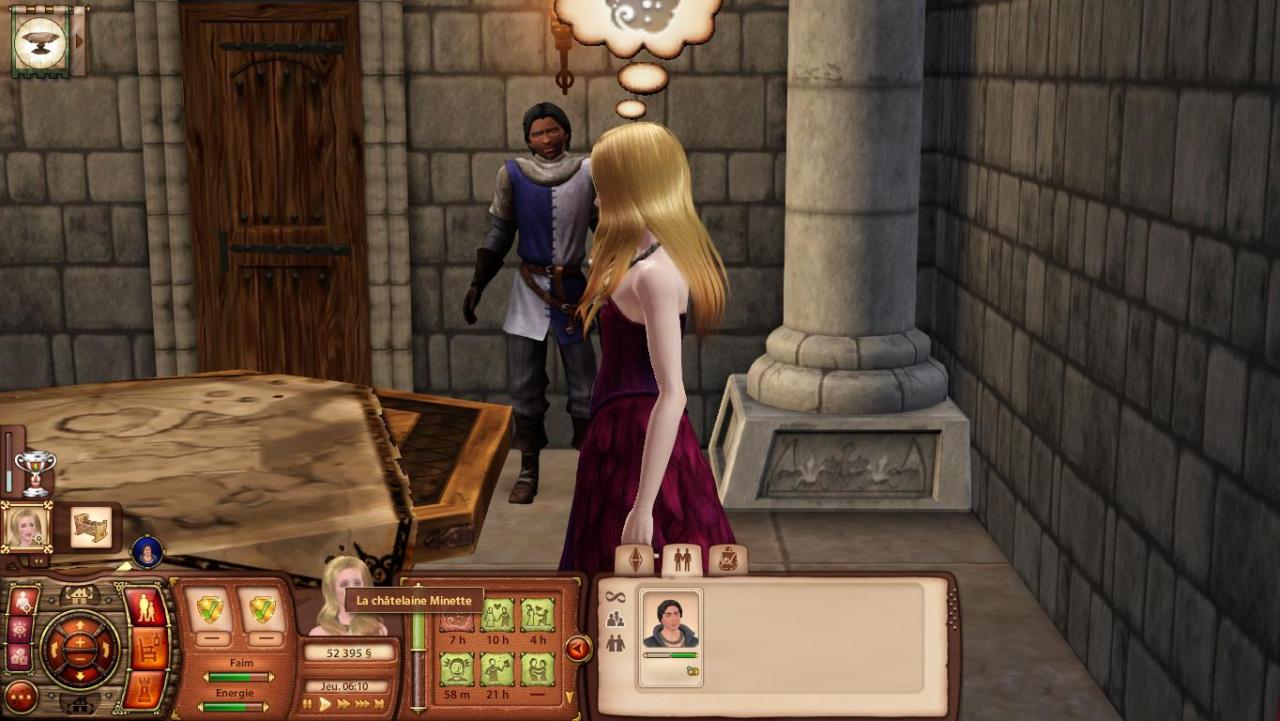Pause the game

[307, 704]
